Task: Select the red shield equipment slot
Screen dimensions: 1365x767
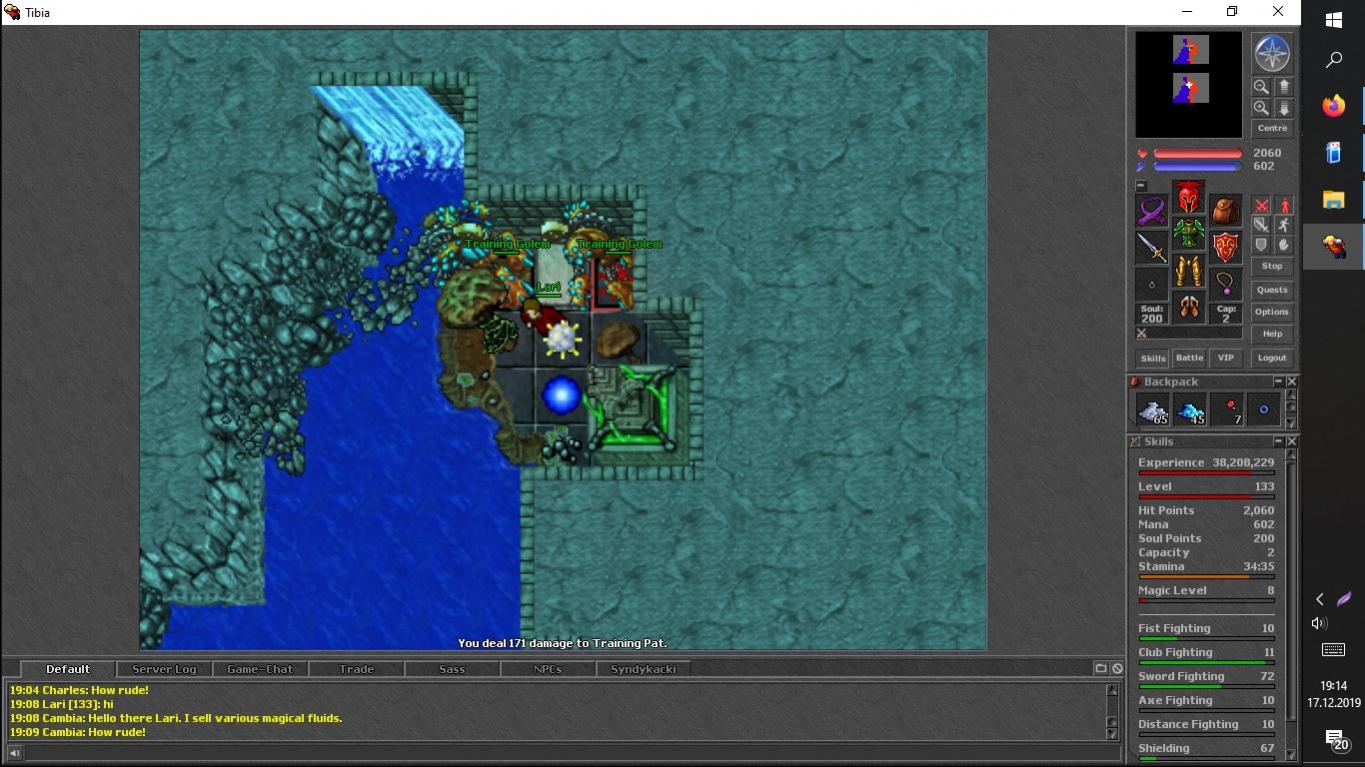Action: point(1225,247)
